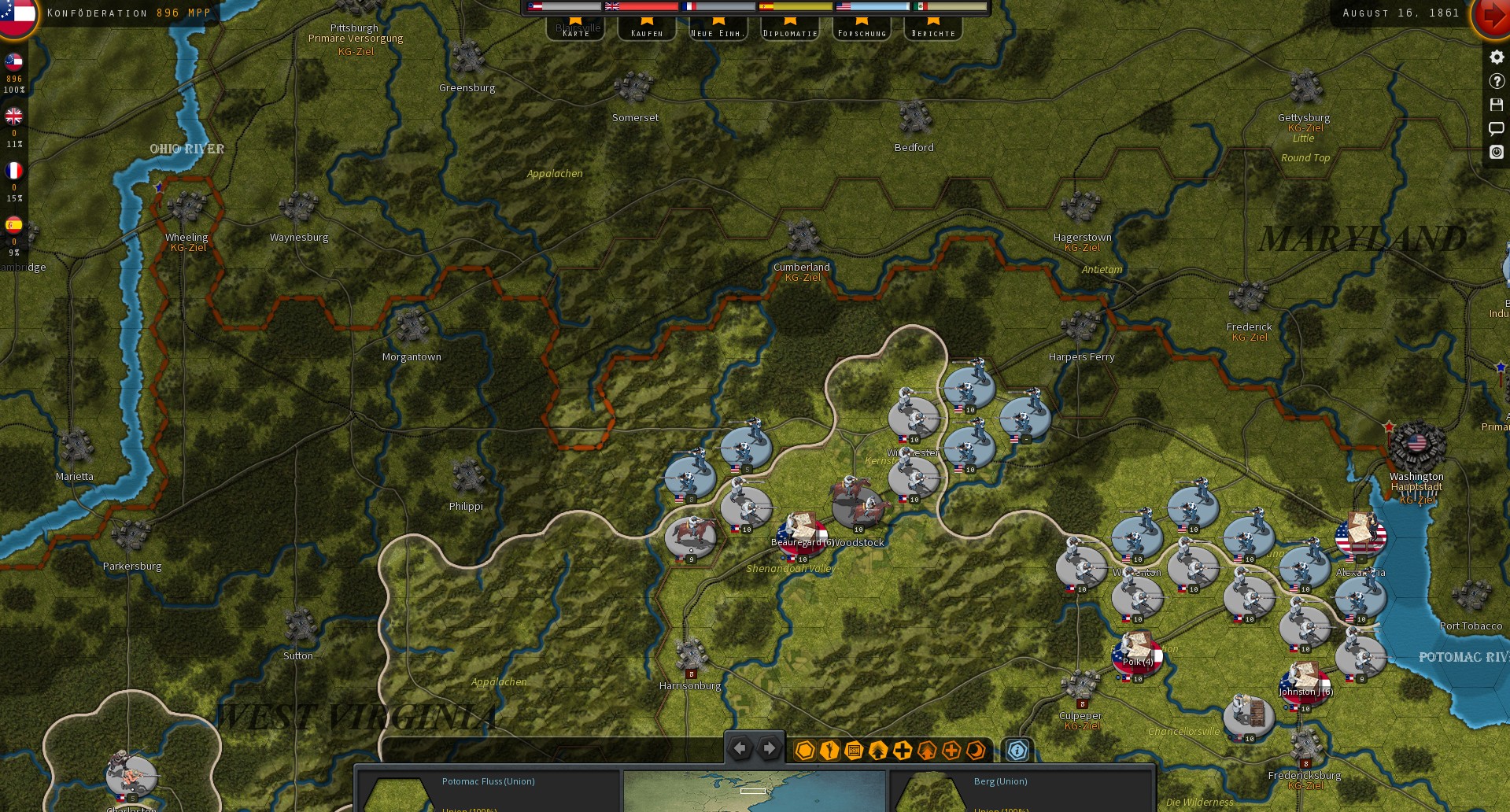Switch to the Diplomatie screen
This screenshot has width=1510, height=812.
click(788, 32)
